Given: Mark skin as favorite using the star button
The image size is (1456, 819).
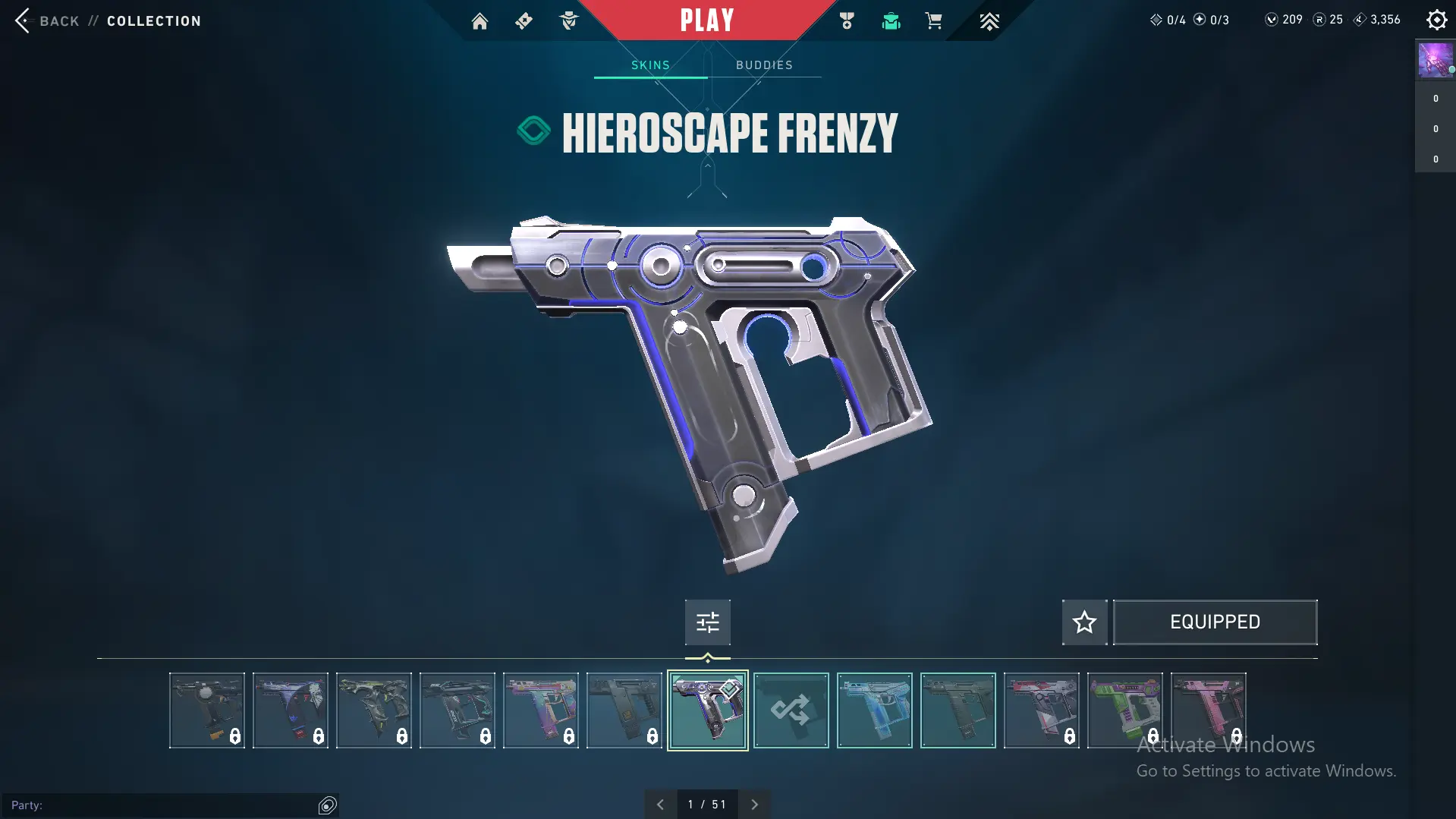Looking at the screenshot, I should click(1084, 622).
